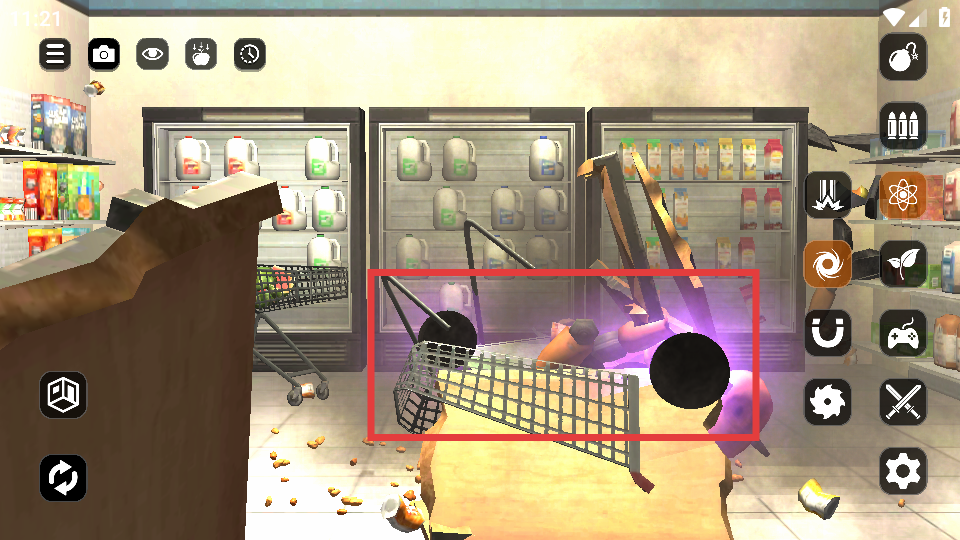Activate the gravity apple button
This screenshot has width=960, height=540.
click(201, 54)
